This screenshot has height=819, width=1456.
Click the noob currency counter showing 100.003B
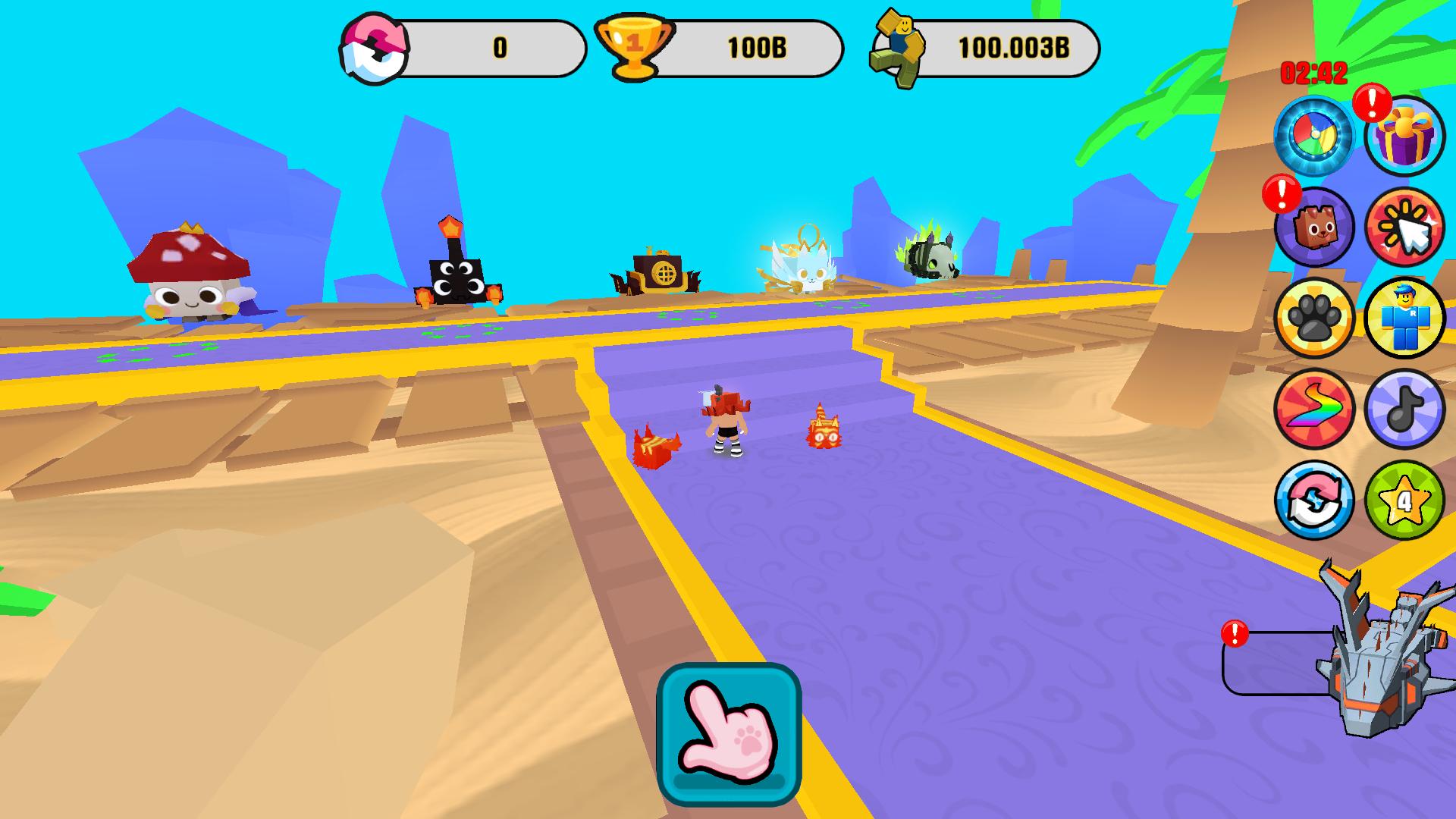click(x=986, y=47)
